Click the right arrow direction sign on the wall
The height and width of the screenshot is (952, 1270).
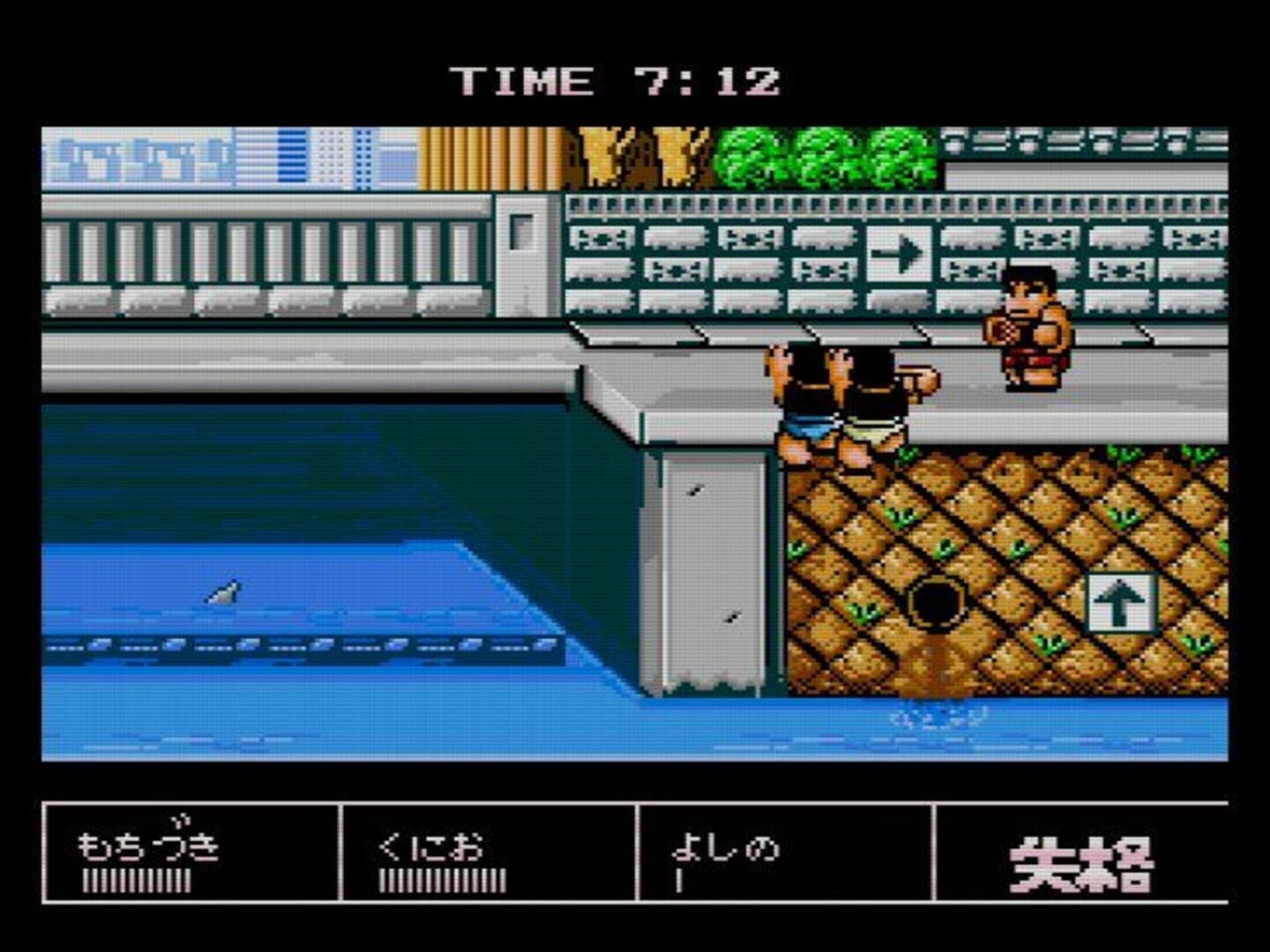click(x=898, y=252)
